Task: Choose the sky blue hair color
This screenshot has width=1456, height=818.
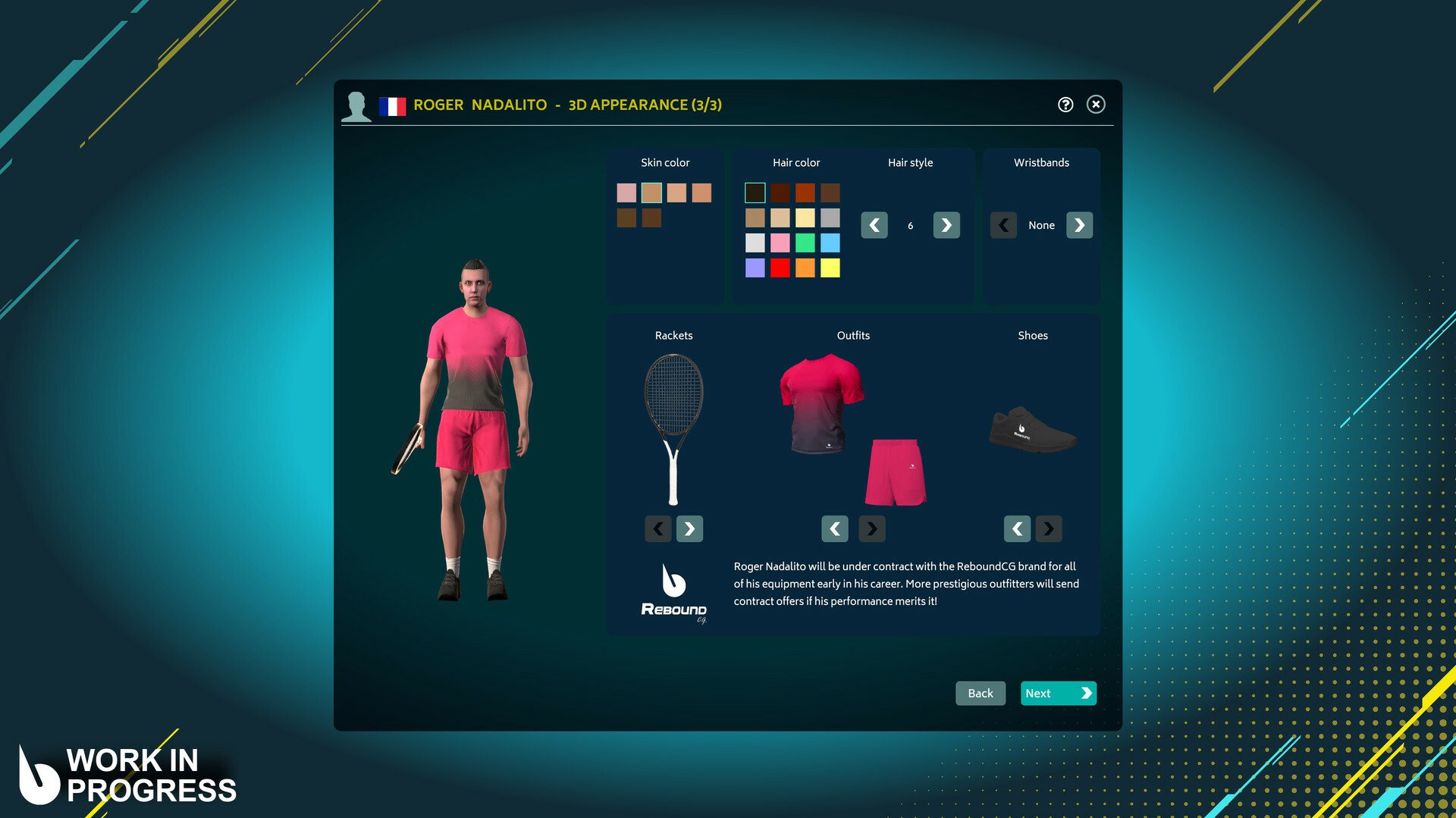Action: coord(830,243)
